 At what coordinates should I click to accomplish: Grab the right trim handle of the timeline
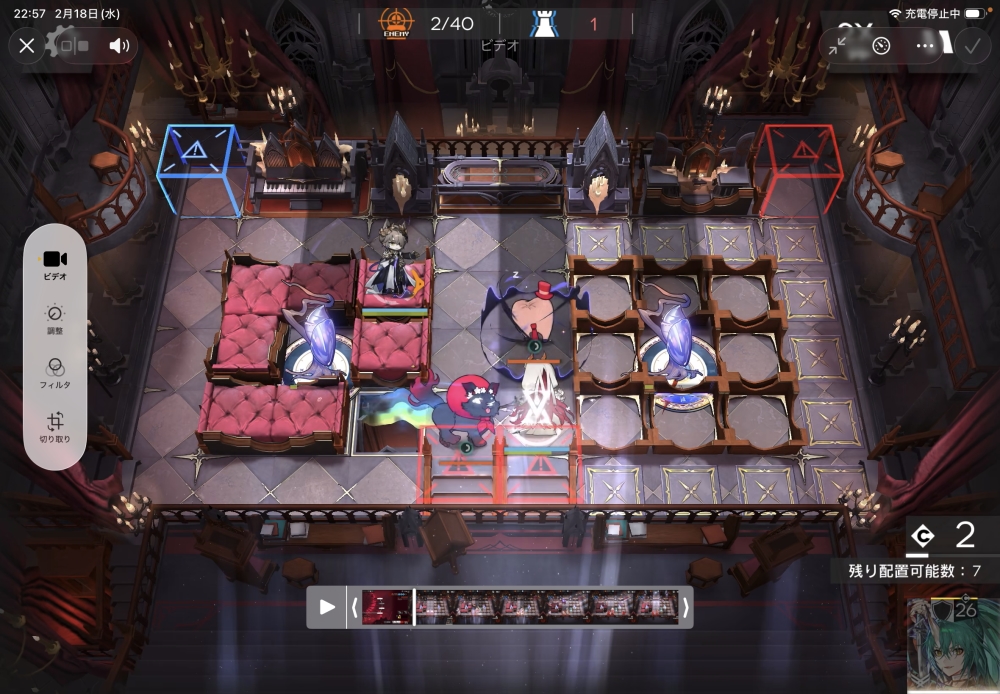click(686, 607)
